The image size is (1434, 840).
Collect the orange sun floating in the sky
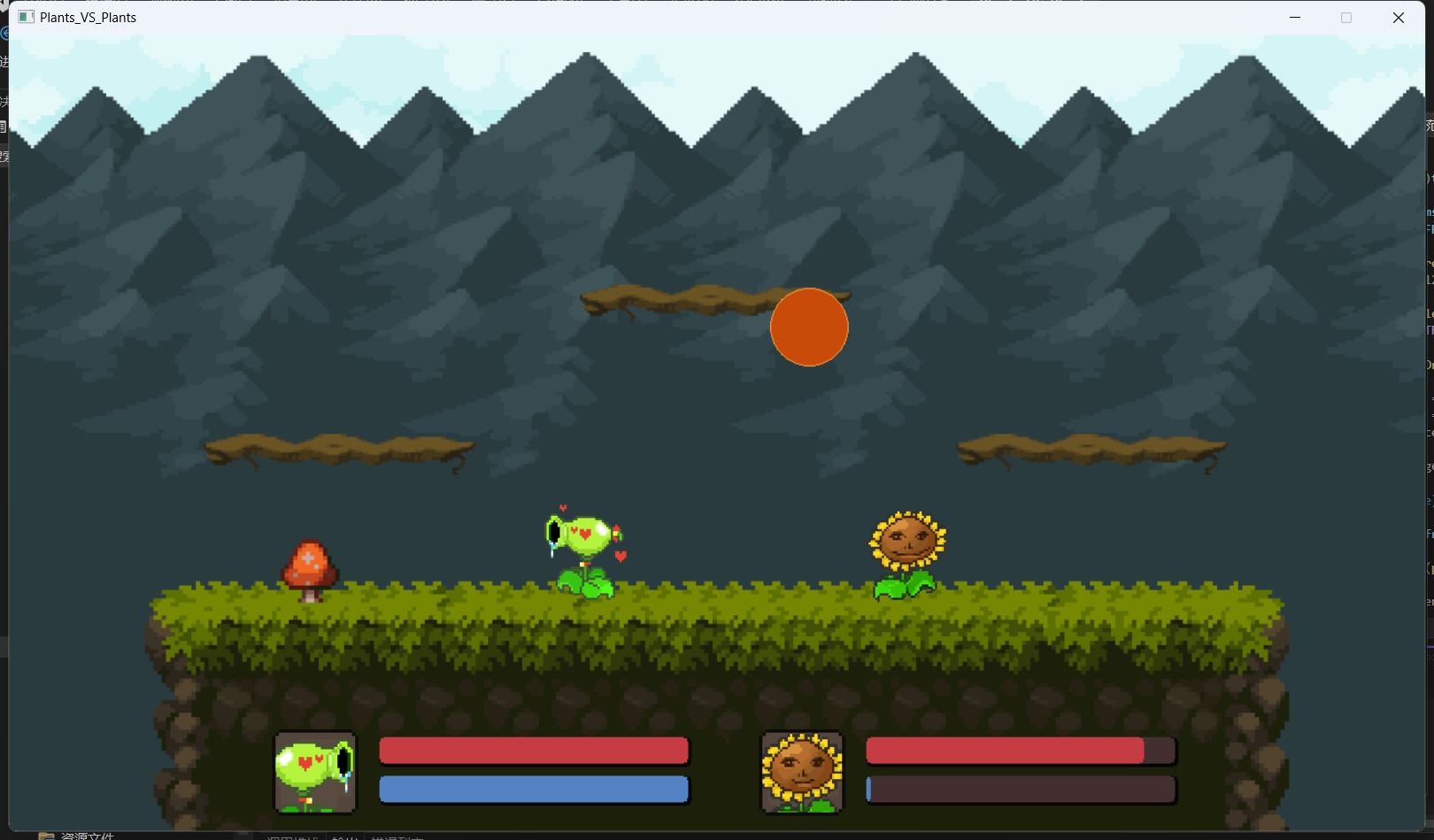(809, 327)
